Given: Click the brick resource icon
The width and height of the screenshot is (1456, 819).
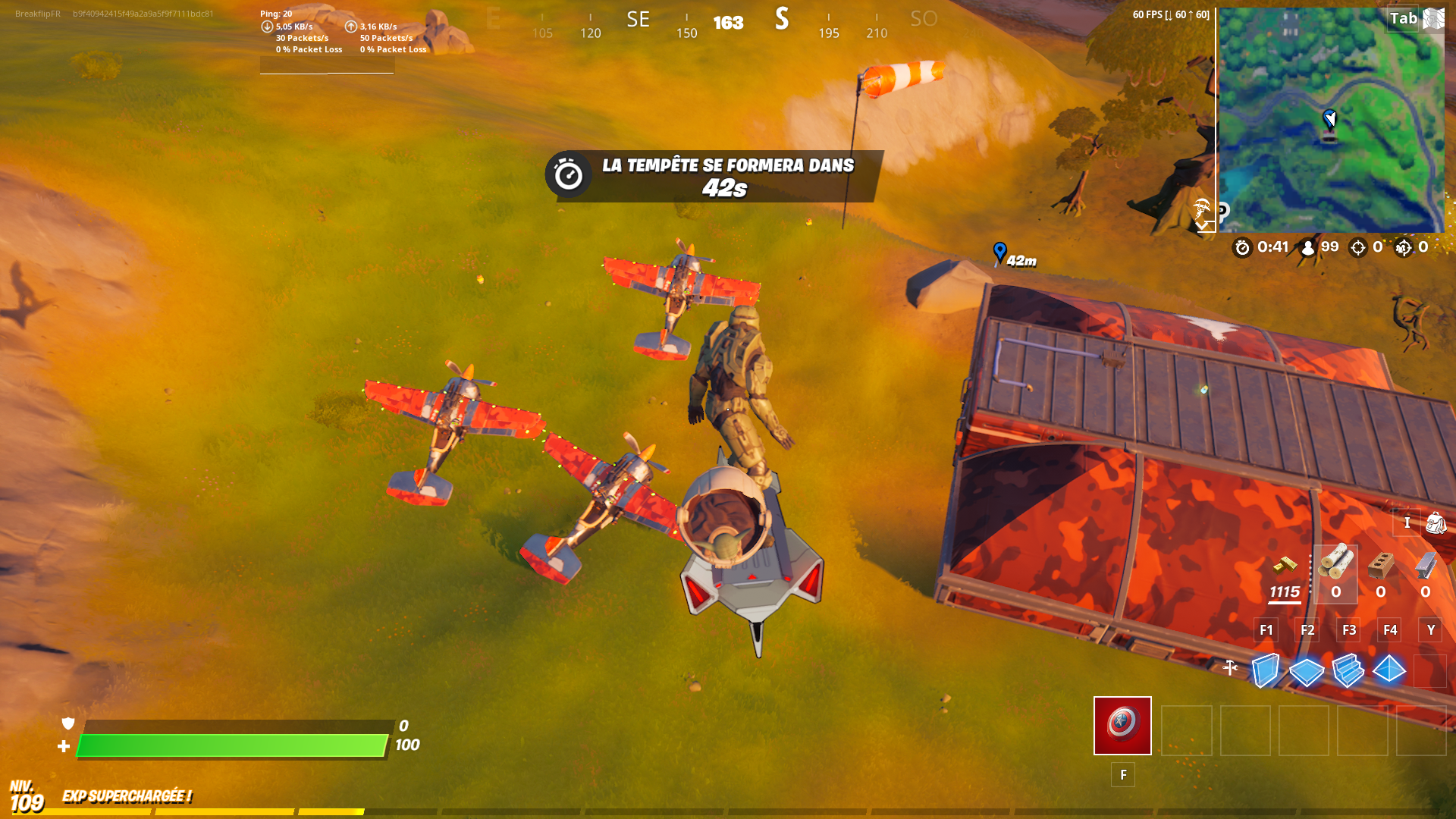Looking at the screenshot, I should tap(1380, 566).
